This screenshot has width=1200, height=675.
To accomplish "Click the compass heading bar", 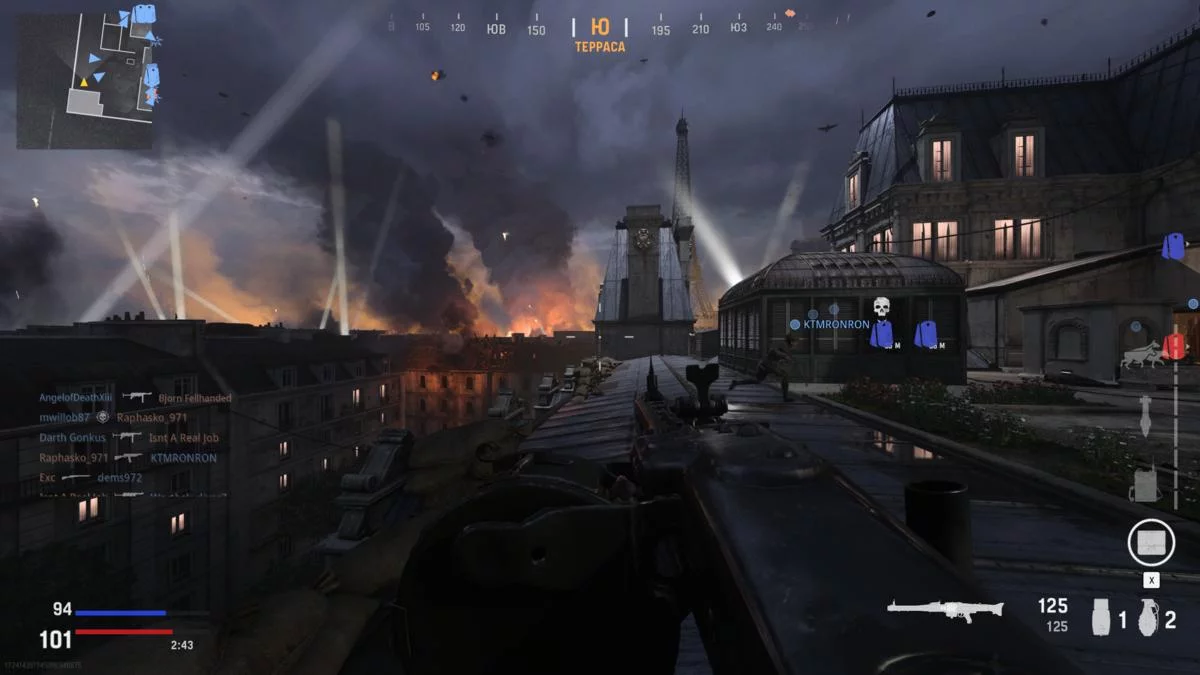I will (x=600, y=27).
